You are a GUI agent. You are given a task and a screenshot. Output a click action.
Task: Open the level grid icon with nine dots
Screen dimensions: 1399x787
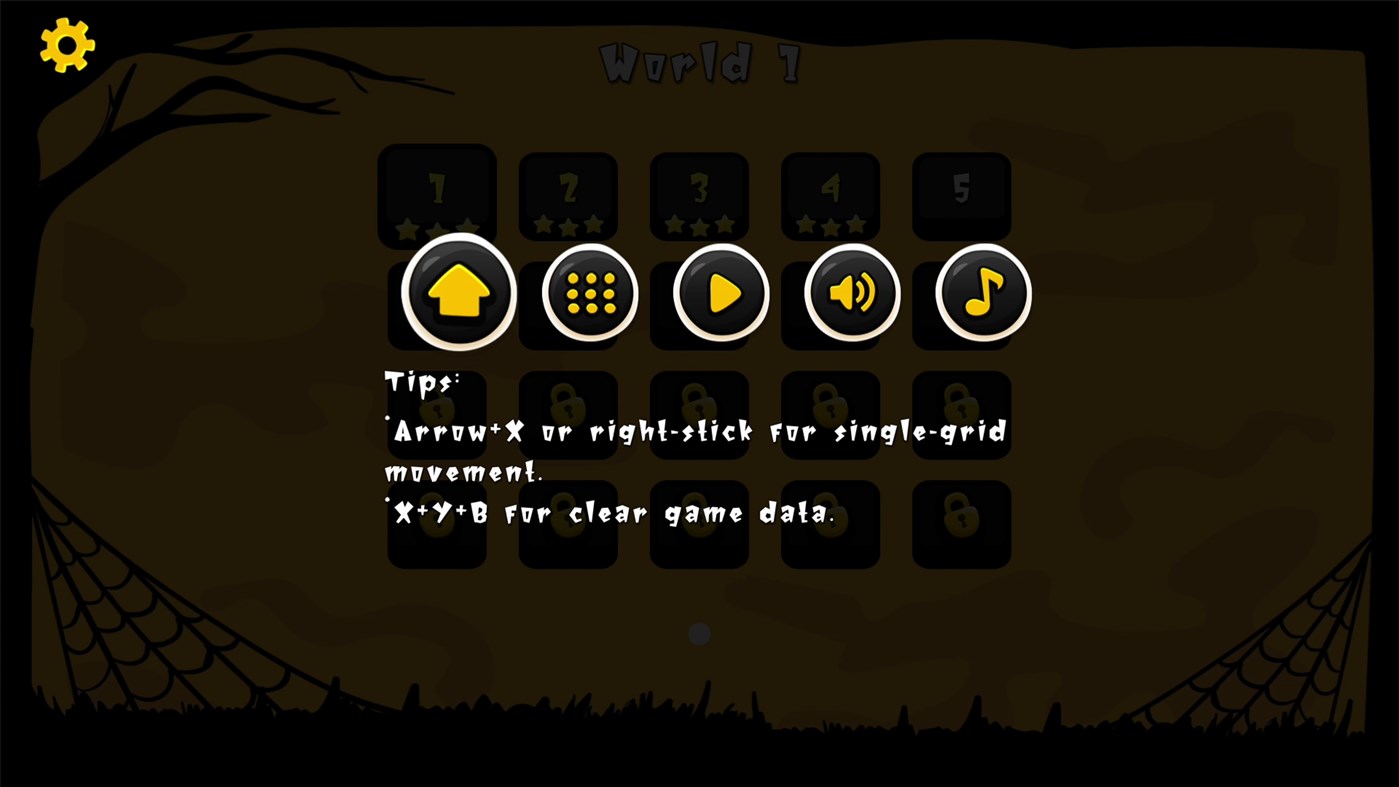[x=588, y=292]
